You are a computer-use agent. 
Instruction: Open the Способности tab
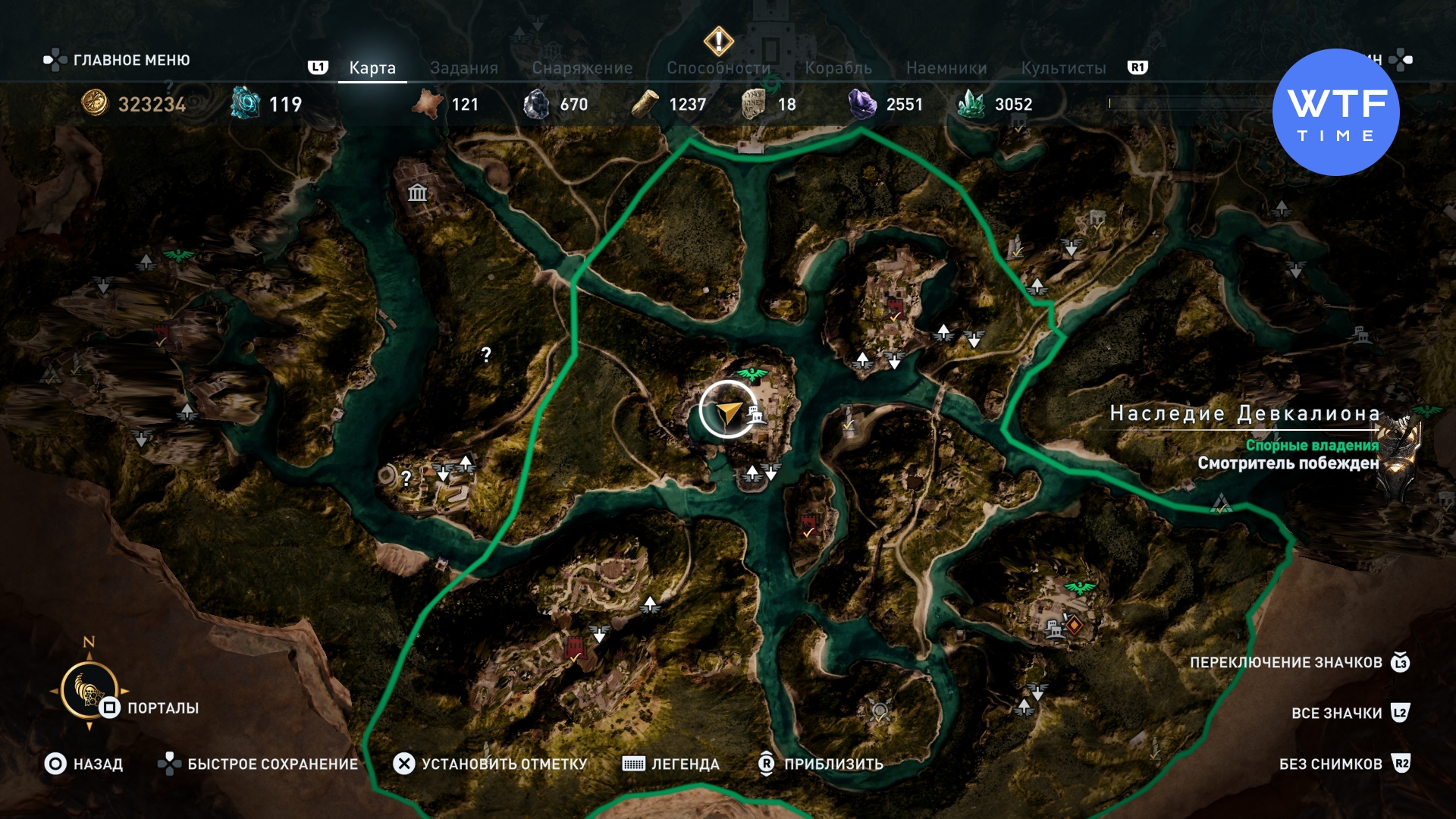point(718,68)
